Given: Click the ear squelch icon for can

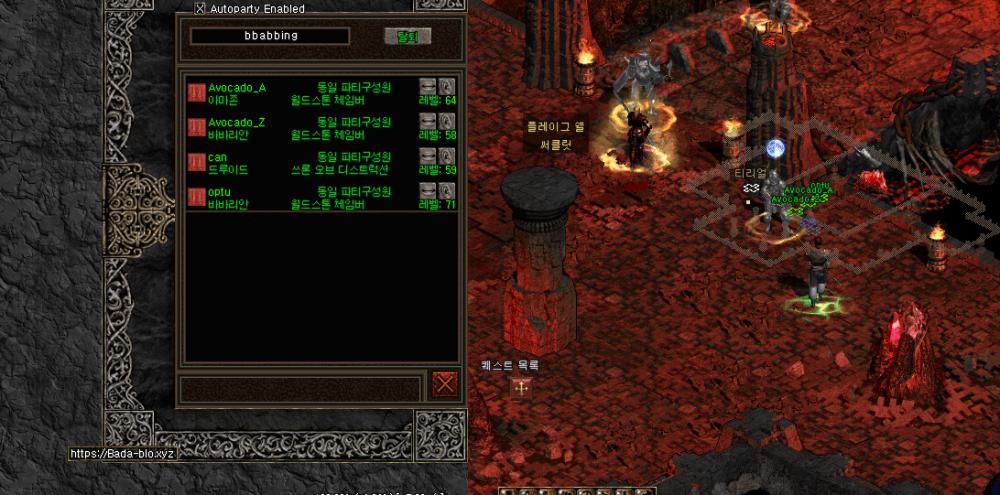Looking at the screenshot, I should click(447, 156).
